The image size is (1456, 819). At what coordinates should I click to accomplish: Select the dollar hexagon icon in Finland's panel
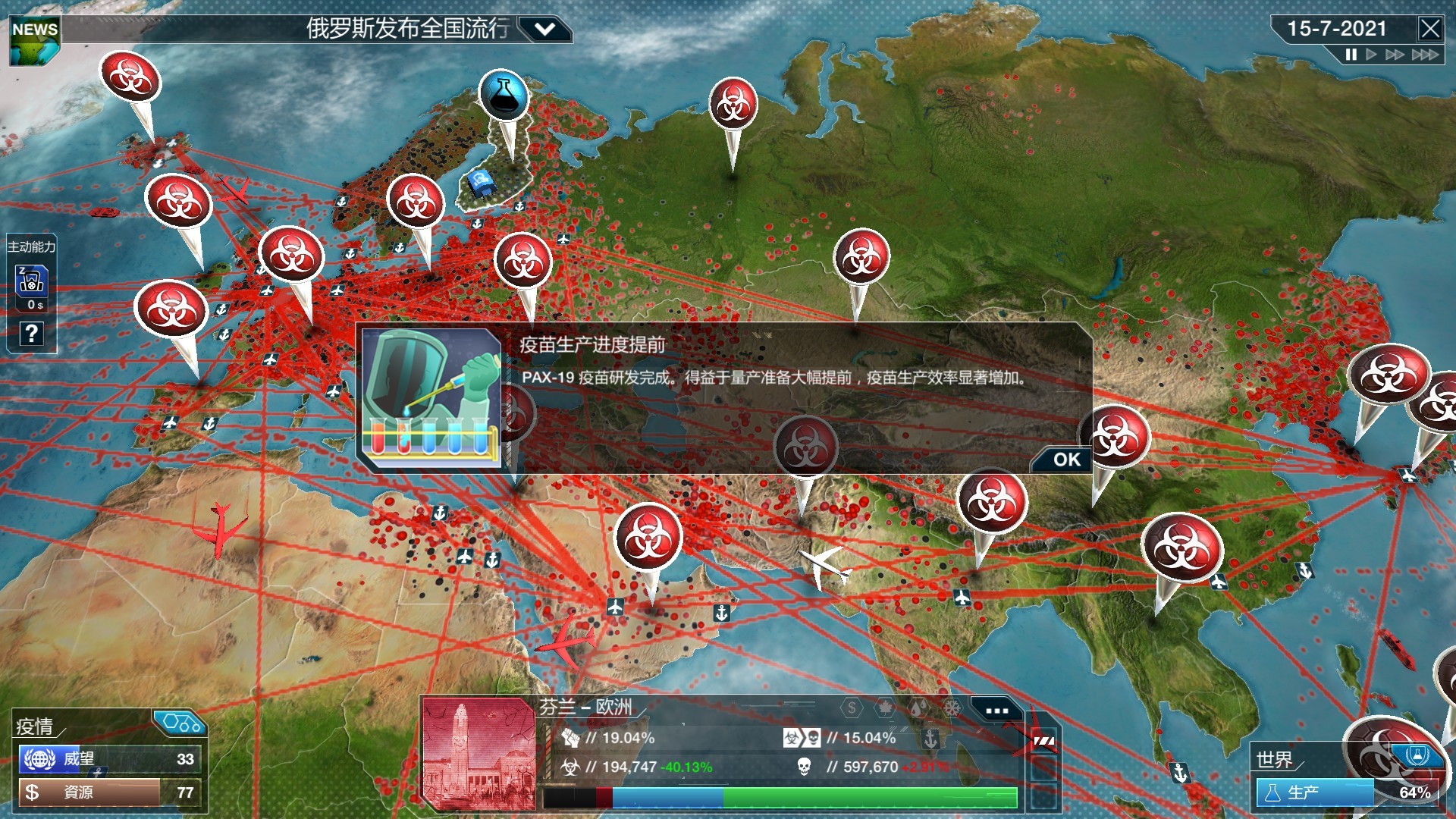pos(851,708)
